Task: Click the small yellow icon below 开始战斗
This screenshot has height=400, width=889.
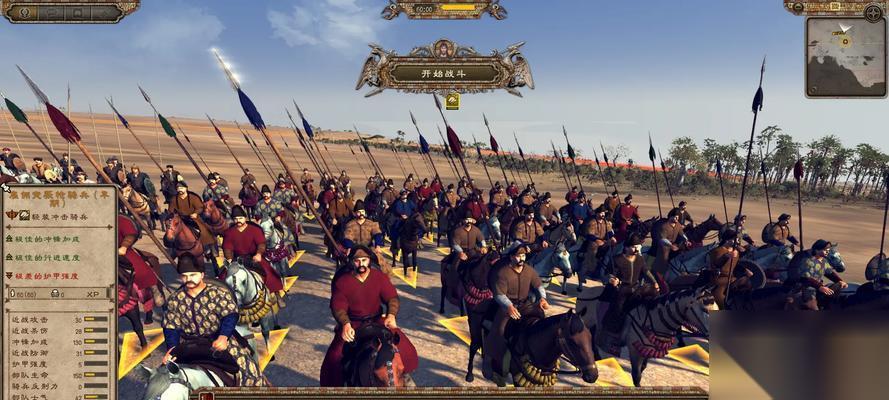Action: pos(452,101)
